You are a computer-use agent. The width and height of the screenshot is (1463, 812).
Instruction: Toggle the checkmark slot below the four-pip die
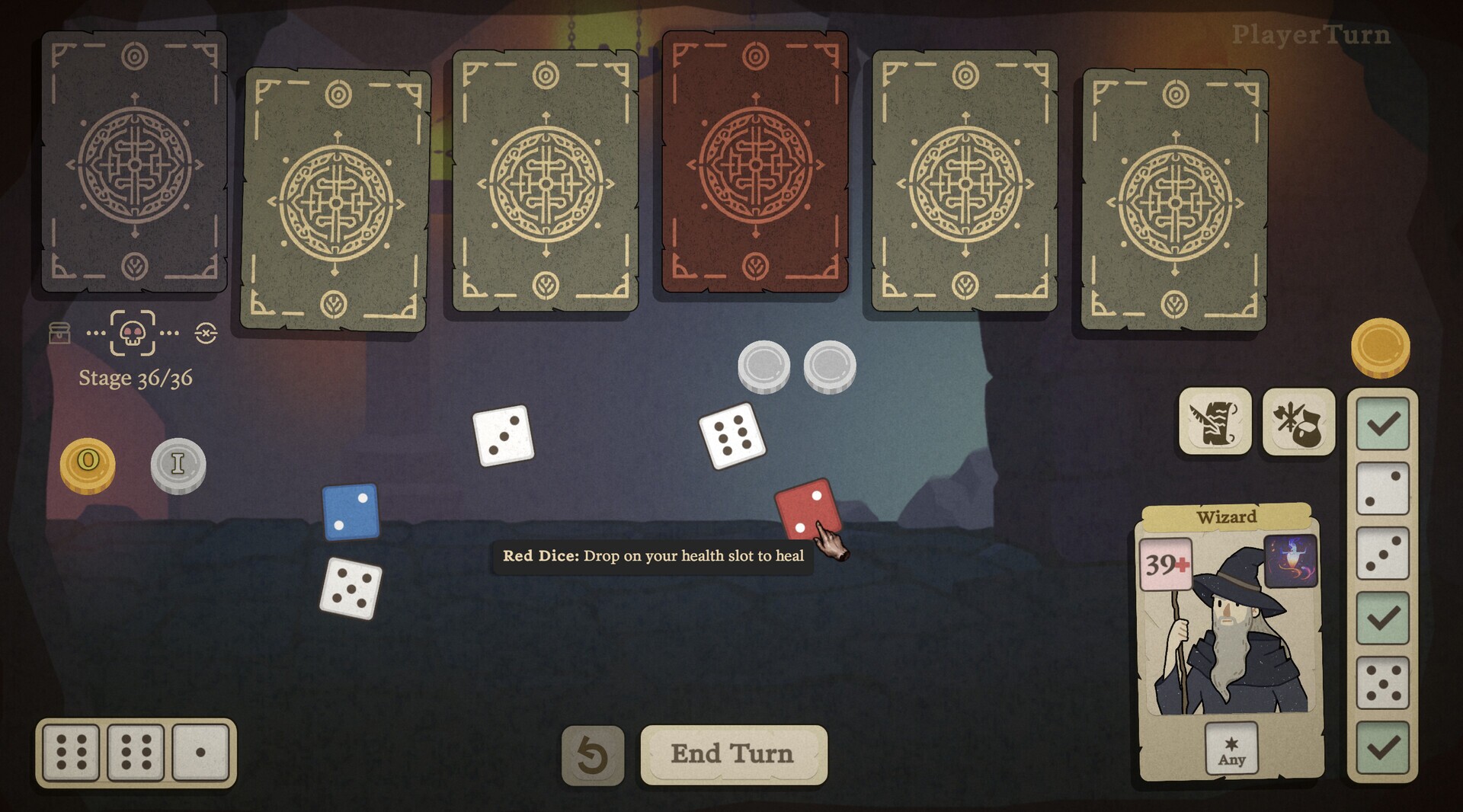pos(1381,619)
